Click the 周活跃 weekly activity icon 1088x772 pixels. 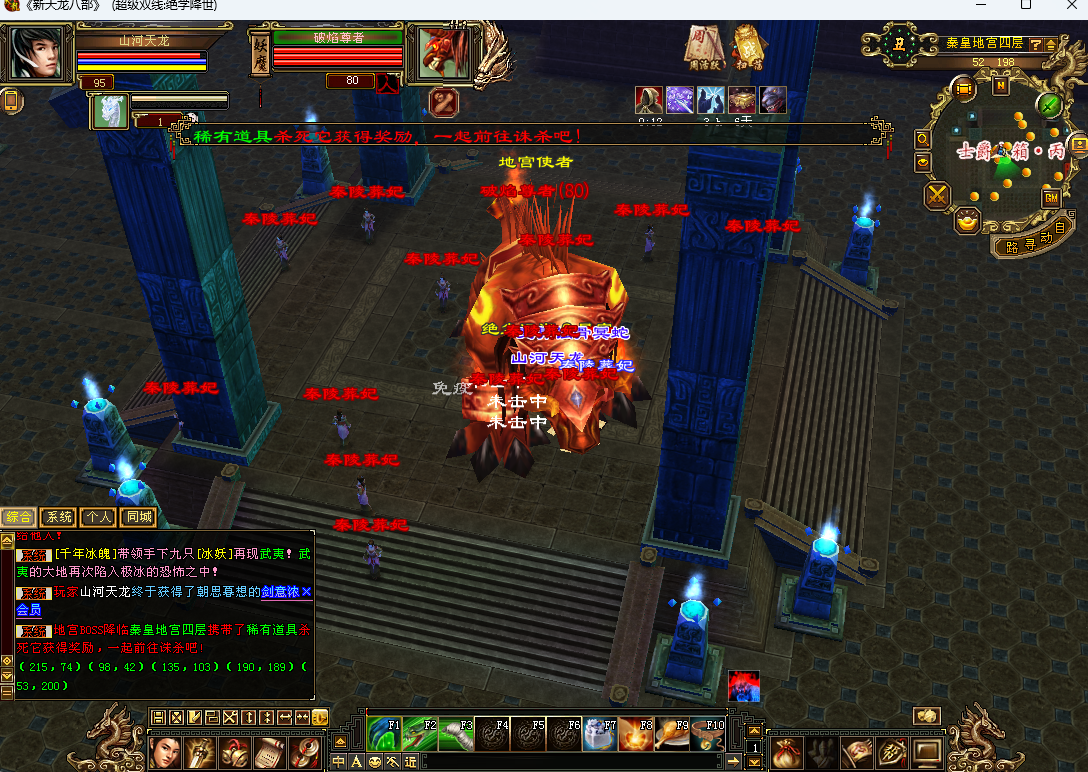pyautogui.click(x=705, y=45)
